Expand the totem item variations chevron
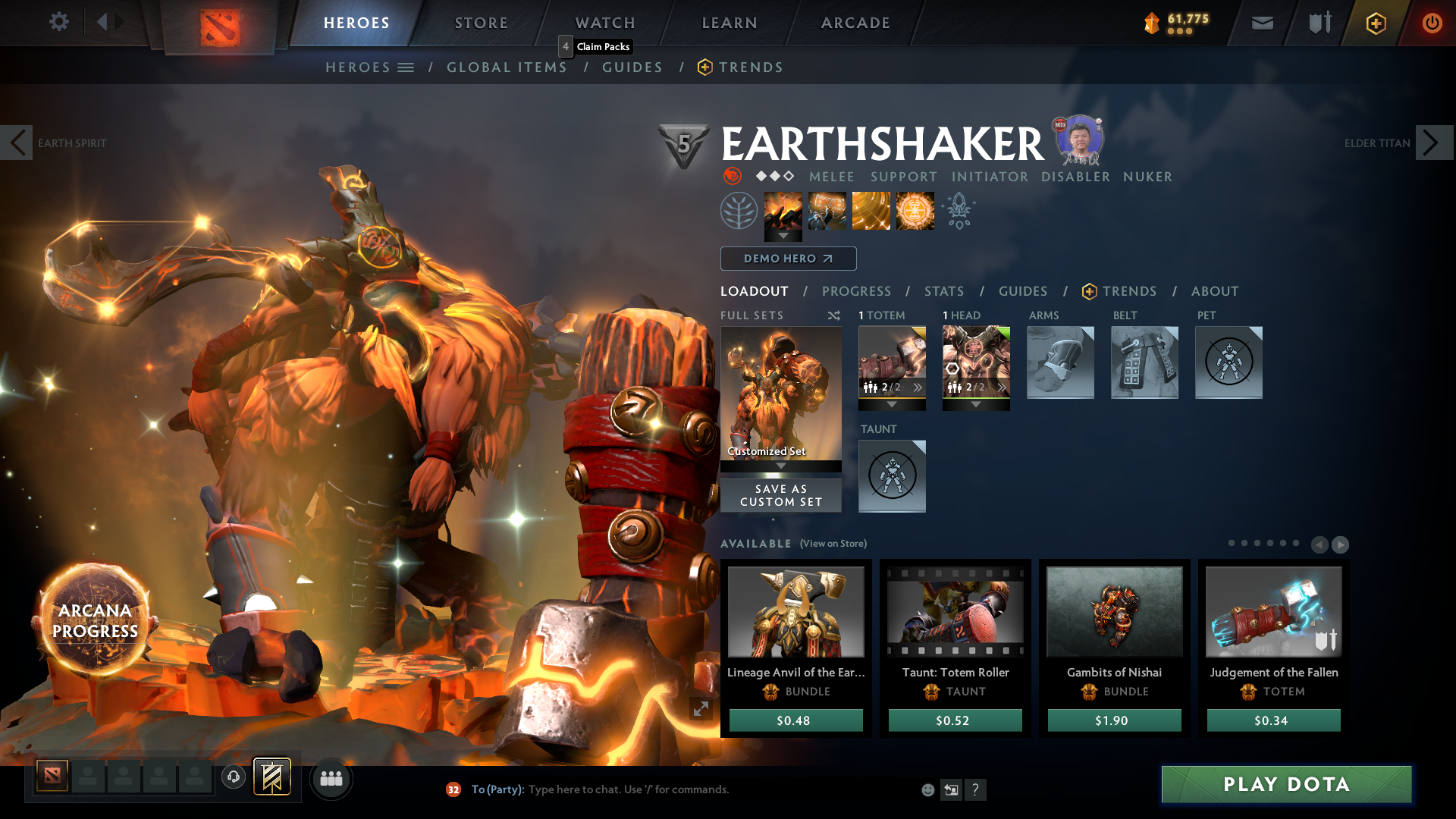Viewport: 1456px width, 819px height. point(918,388)
